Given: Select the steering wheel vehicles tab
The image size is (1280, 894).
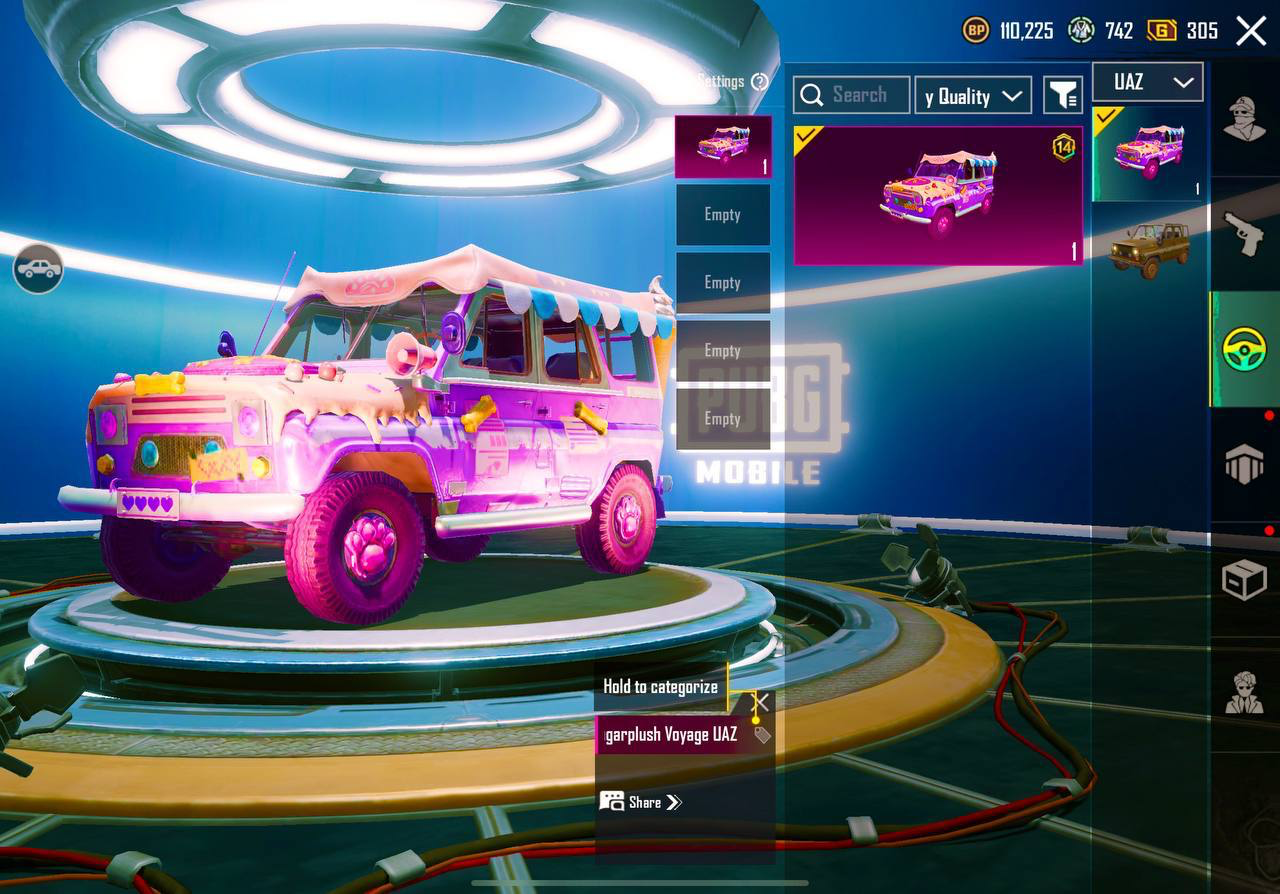Looking at the screenshot, I should pyautogui.click(x=1245, y=349).
